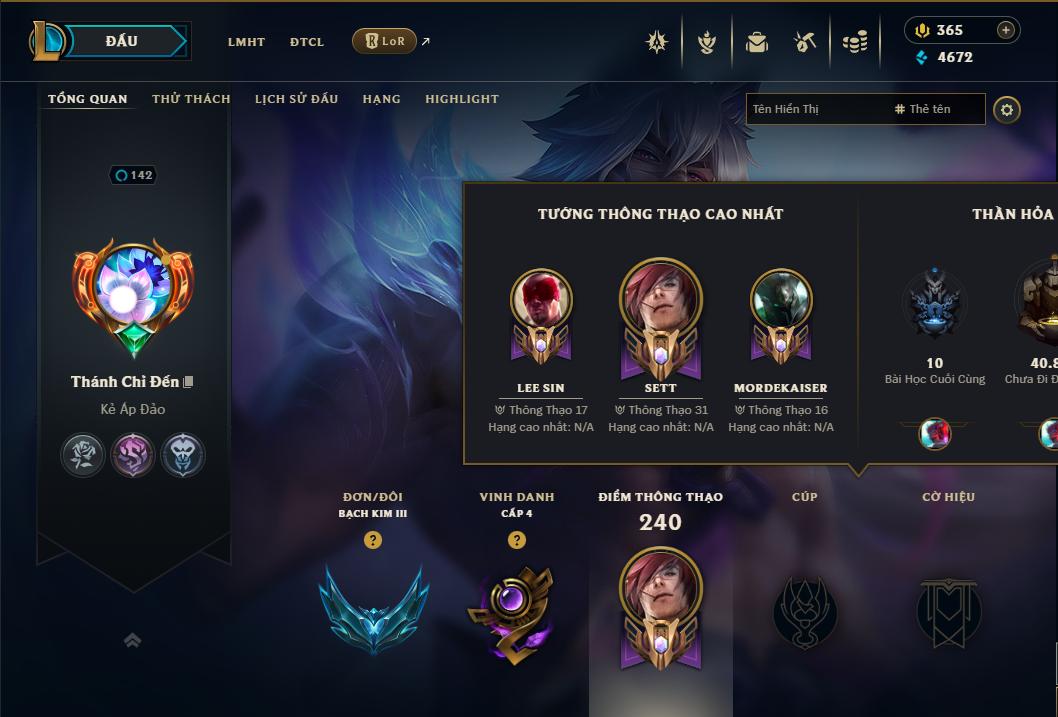Click the ĐƠN/ĐÔI Bạch Kim III rank emblem
The height and width of the screenshot is (717, 1058).
click(x=373, y=608)
